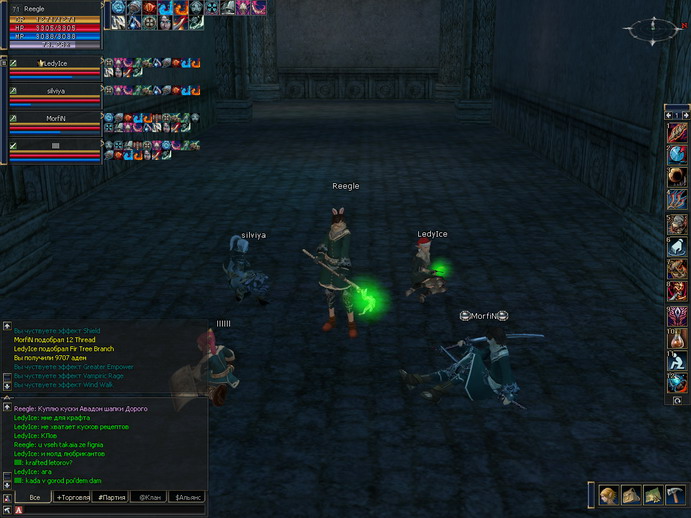The height and width of the screenshot is (518, 691).
Task: Show the @Клан clan chat tab
Action: point(149,497)
